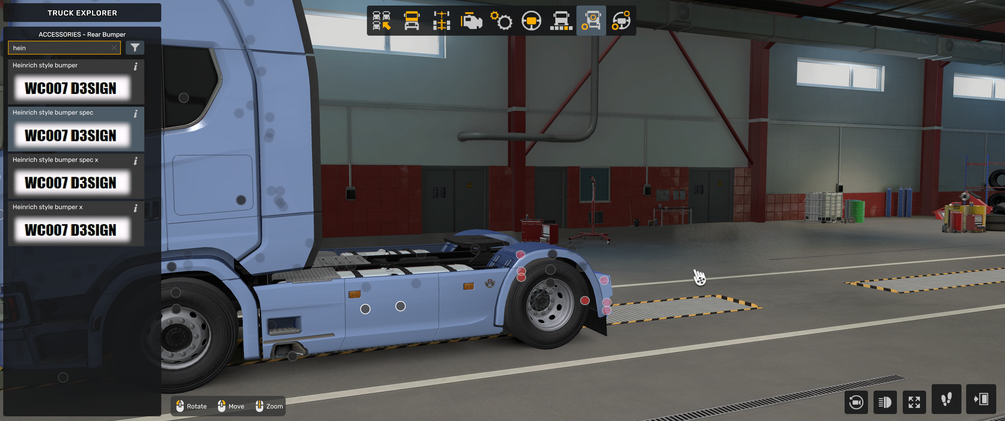This screenshot has width=1005, height=421.
Task: Toggle the truck headlights button
Action: tap(885, 401)
